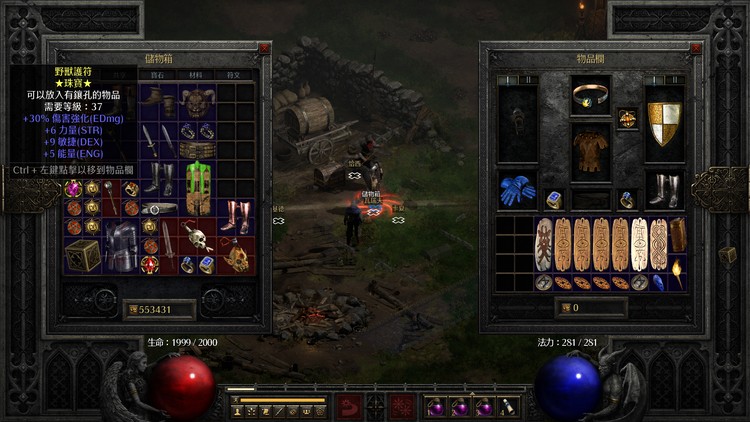This screenshot has height=422, width=750.
Task: Click the equipped blue gloves
Action: click(518, 191)
